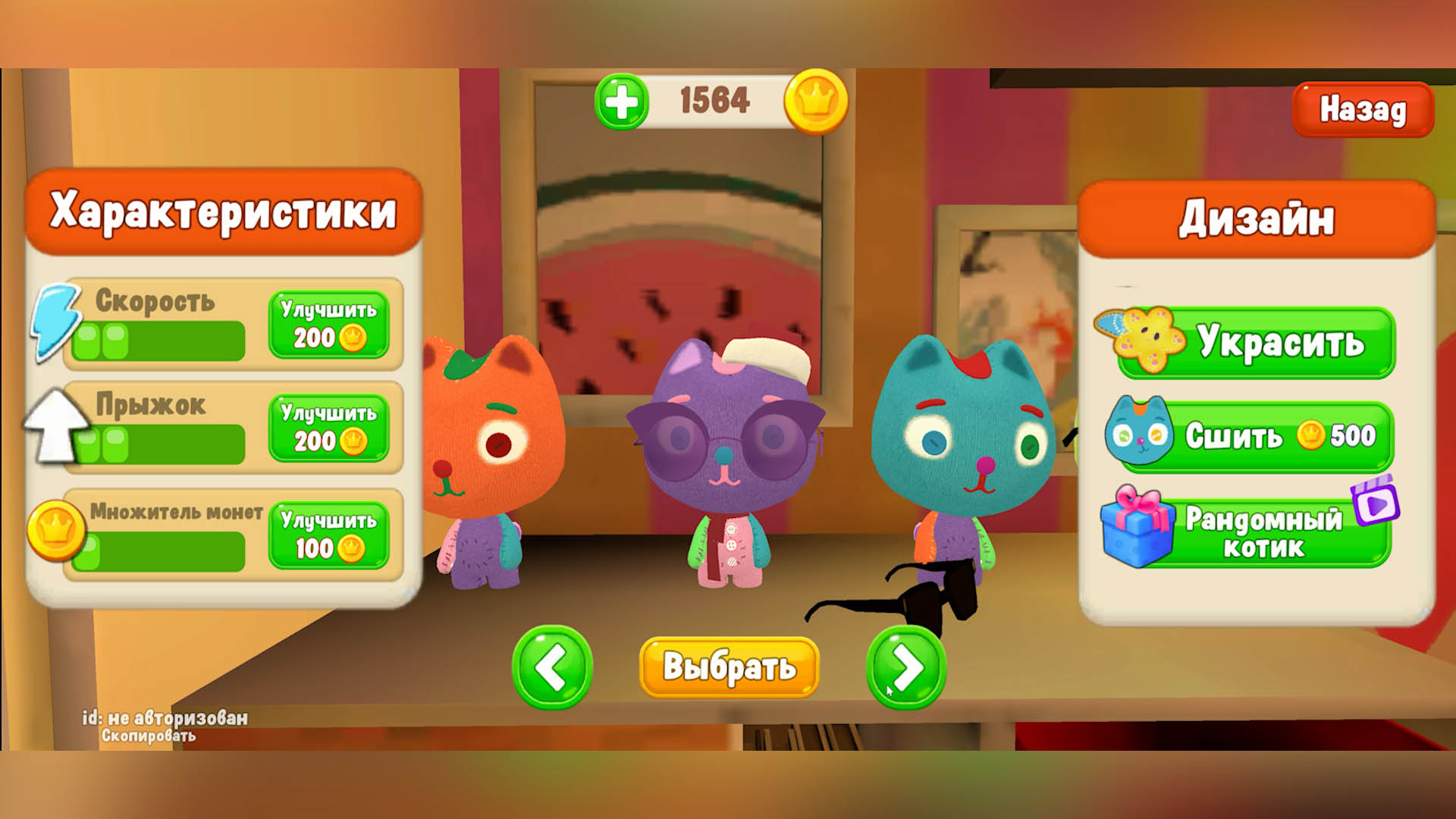Screen dimensions: 1456x819
Task: Click the green plus icon to add coins
Action: coord(622,103)
